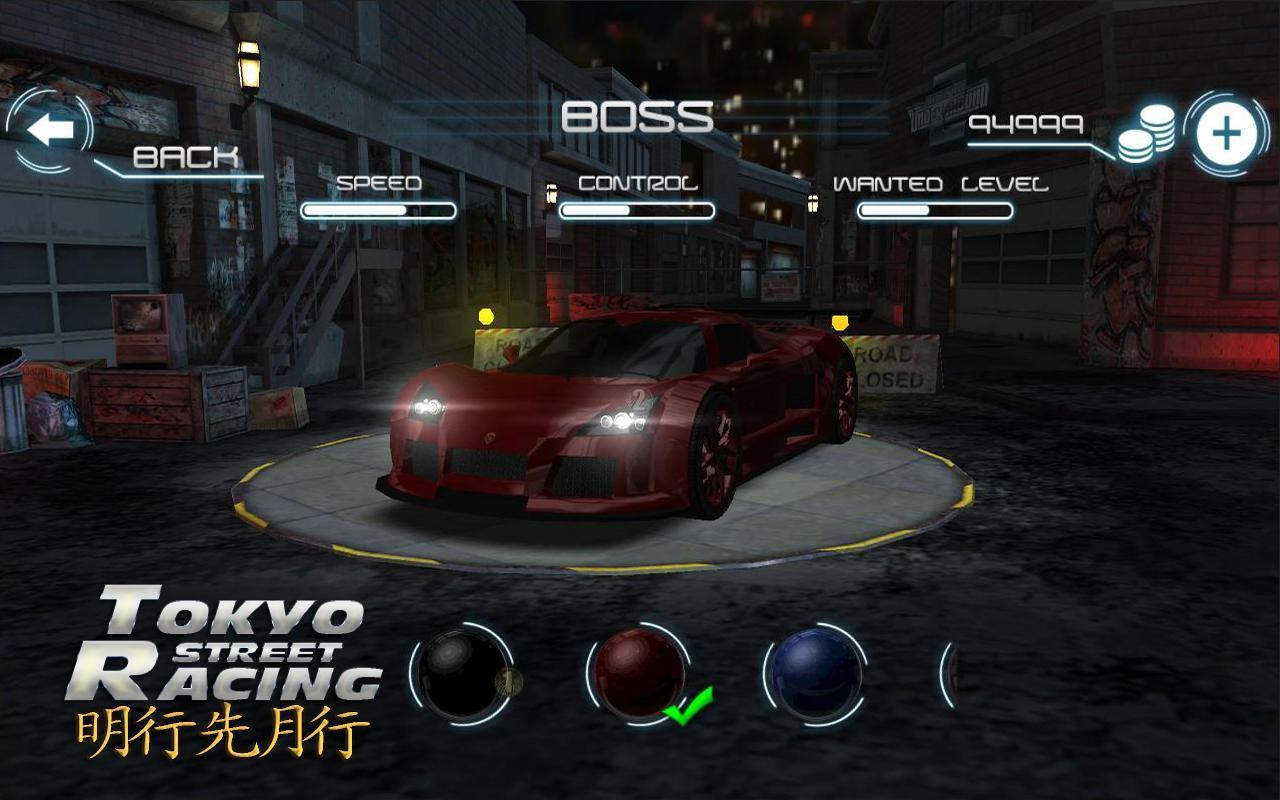Click the 94999 coin balance
Screen dimensions: 1280x800
1027,124
